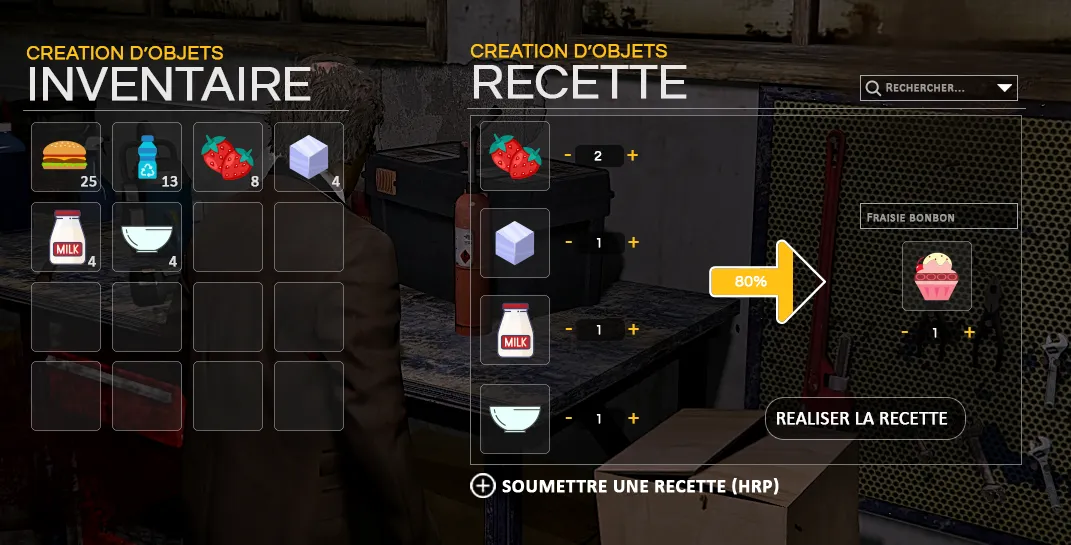Click the Fraisie Bonbon recipe name field
The height and width of the screenshot is (545, 1071).
(x=938, y=216)
